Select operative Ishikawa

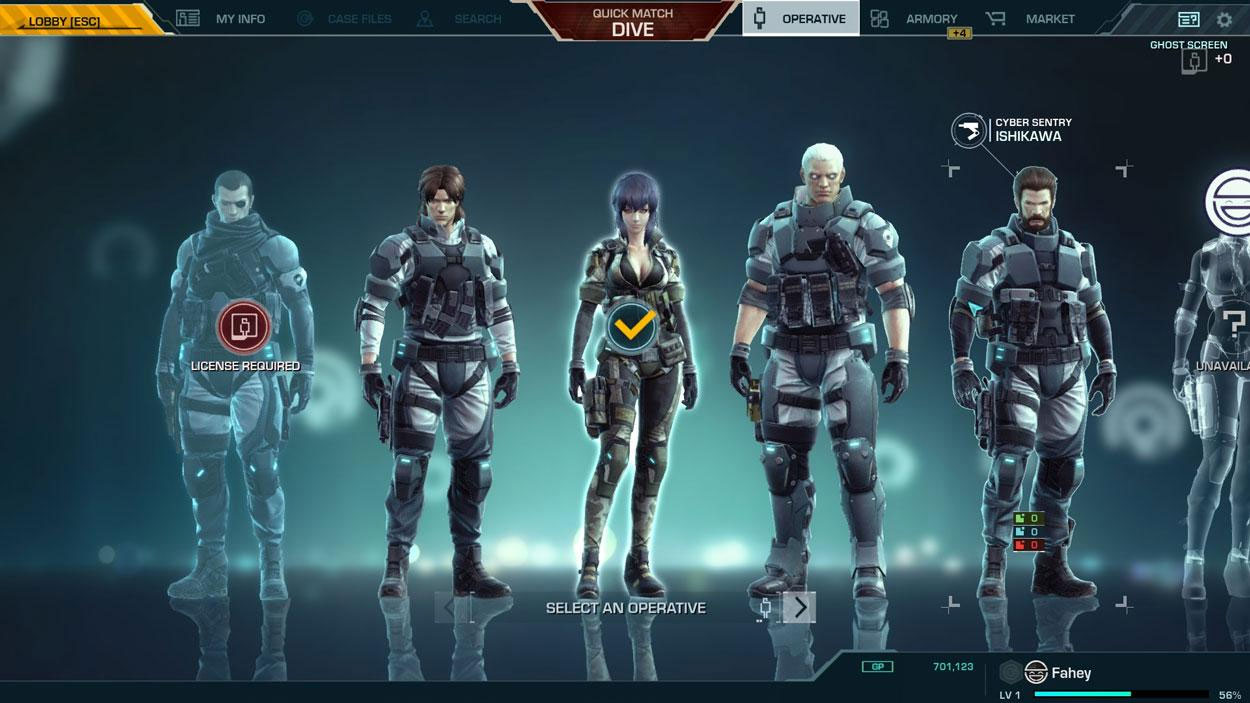(1034, 380)
